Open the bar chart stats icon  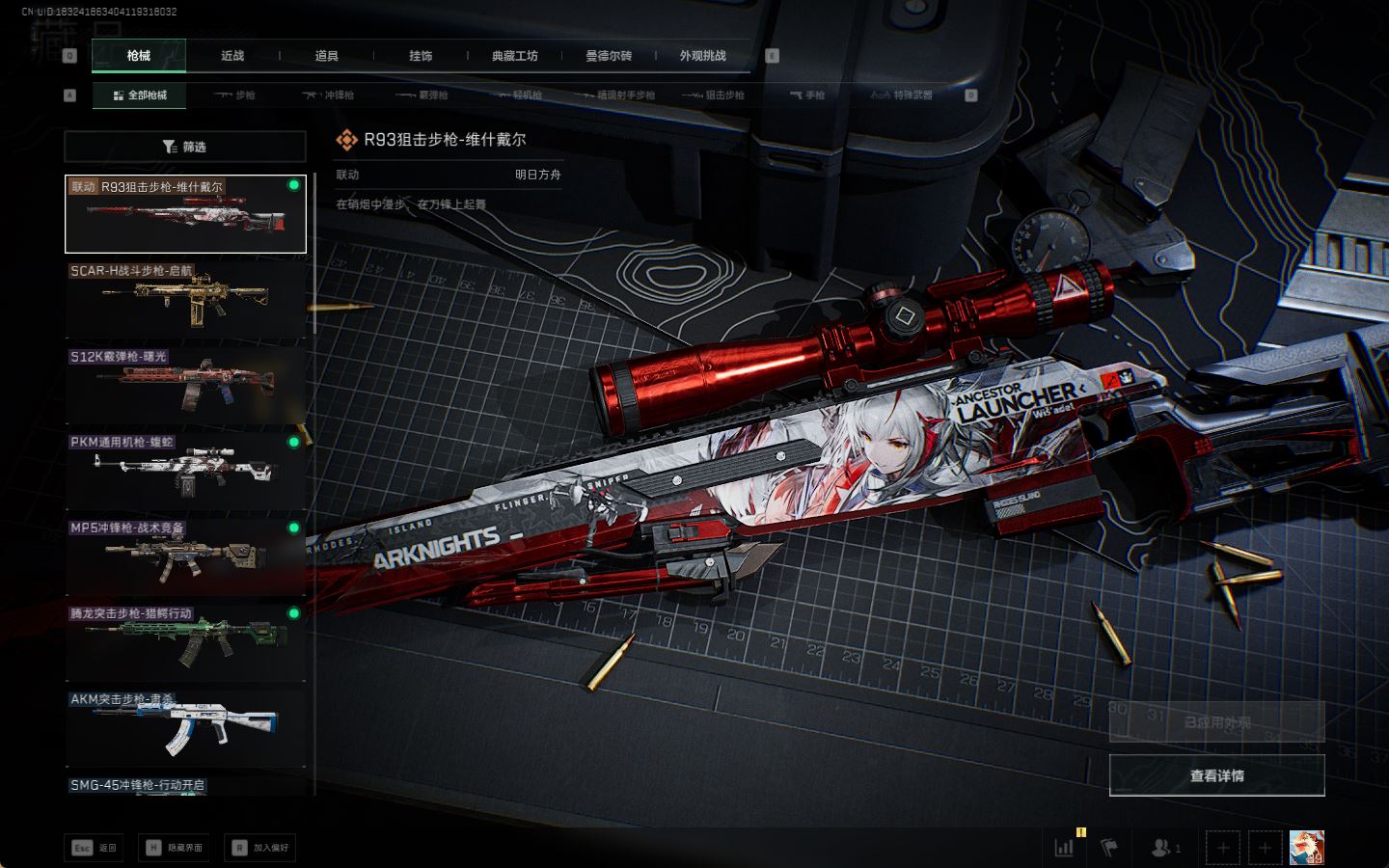(x=1065, y=848)
